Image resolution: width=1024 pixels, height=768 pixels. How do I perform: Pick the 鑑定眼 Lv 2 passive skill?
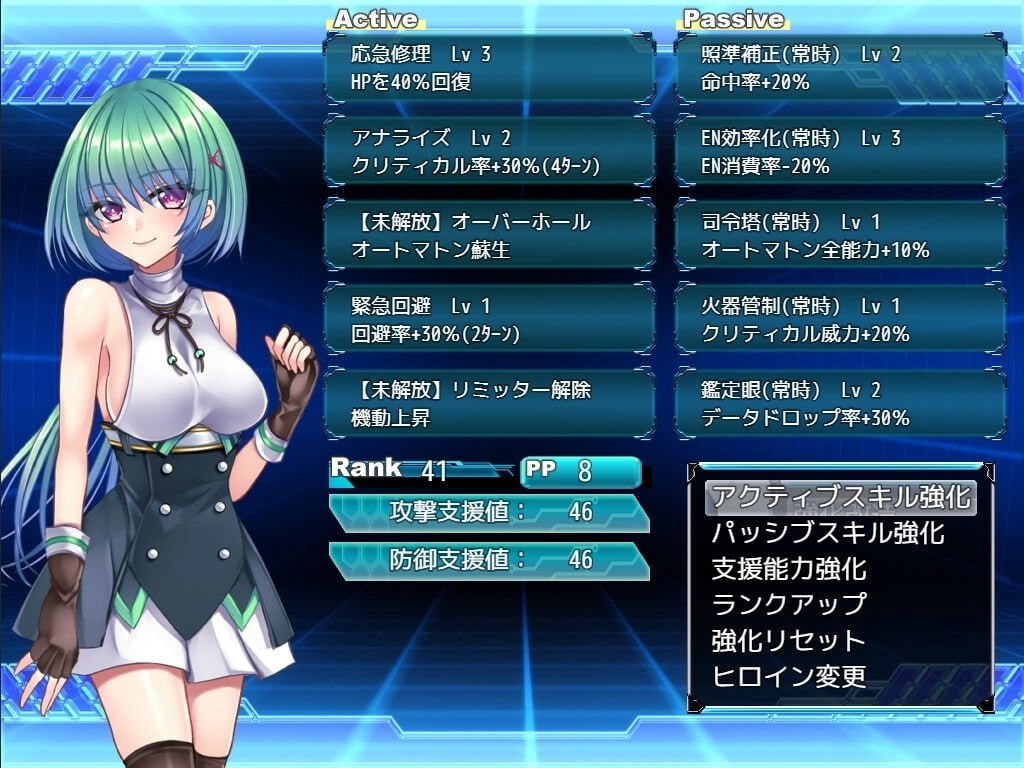click(x=840, y=404)
